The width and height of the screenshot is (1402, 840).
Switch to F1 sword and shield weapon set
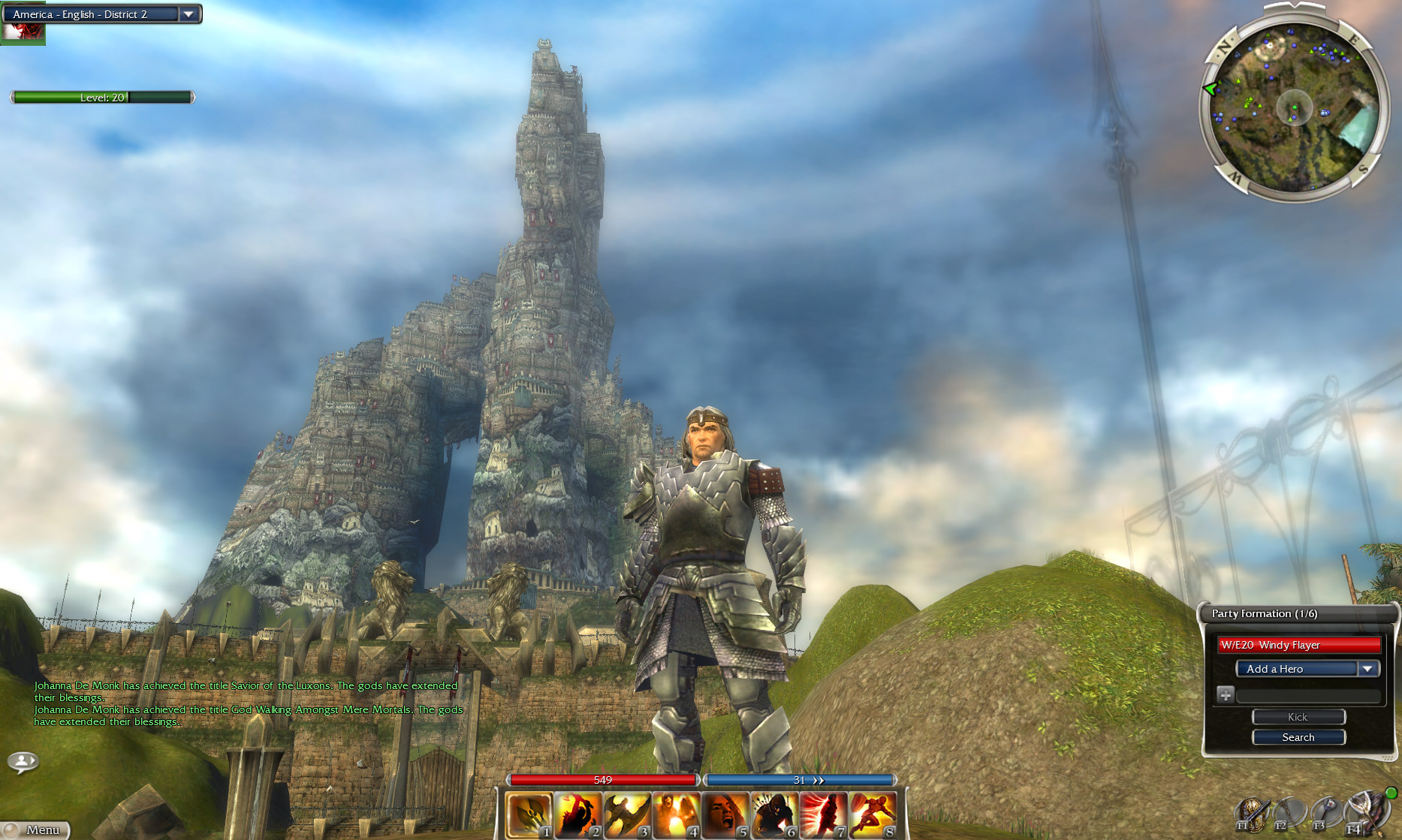(1252, 814)
